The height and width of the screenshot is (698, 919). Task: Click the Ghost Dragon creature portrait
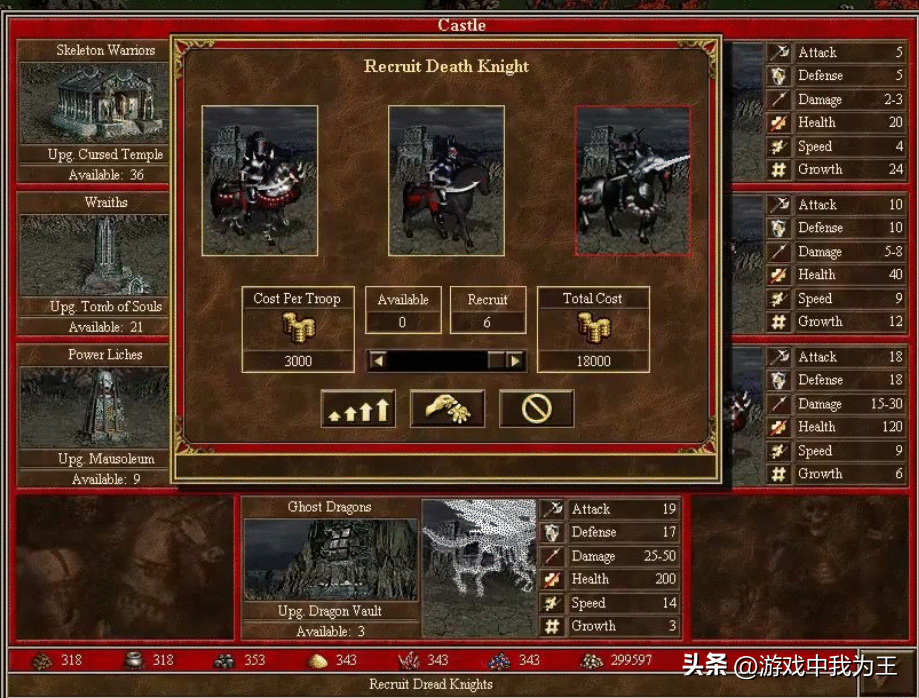tap(479, 567)
